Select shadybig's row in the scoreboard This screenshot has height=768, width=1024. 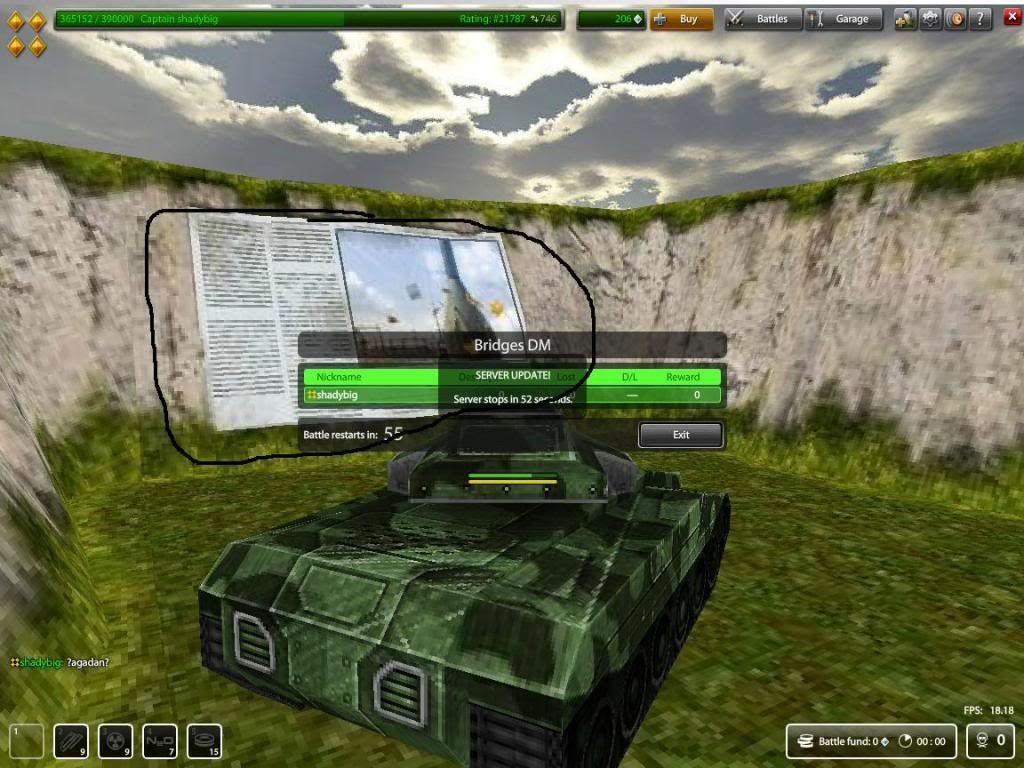click(512, 395)
